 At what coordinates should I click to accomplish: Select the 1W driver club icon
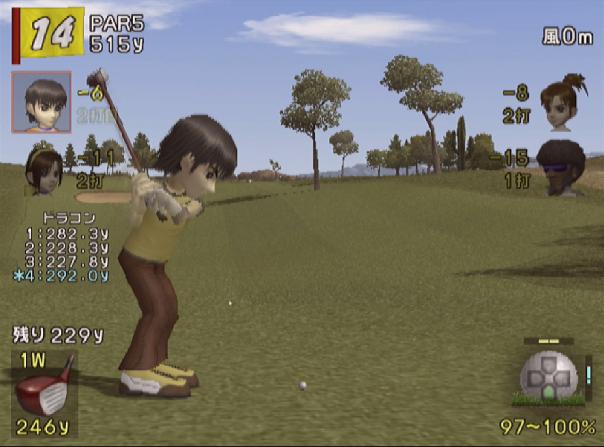(44, 384)
